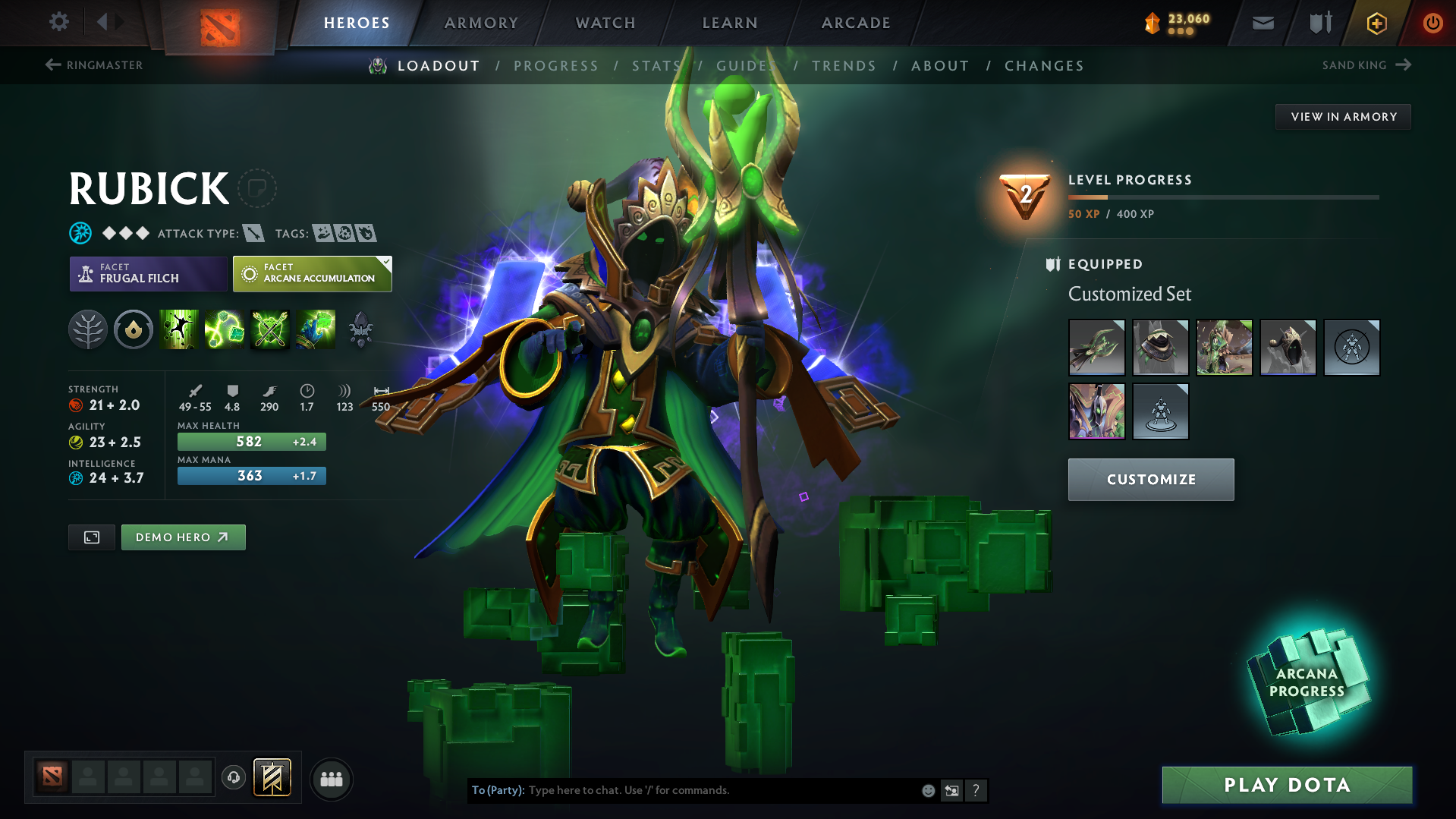The image size is (1456, 819).
Task: Open the ARMORY menu item
Action: tap(481, 23)
